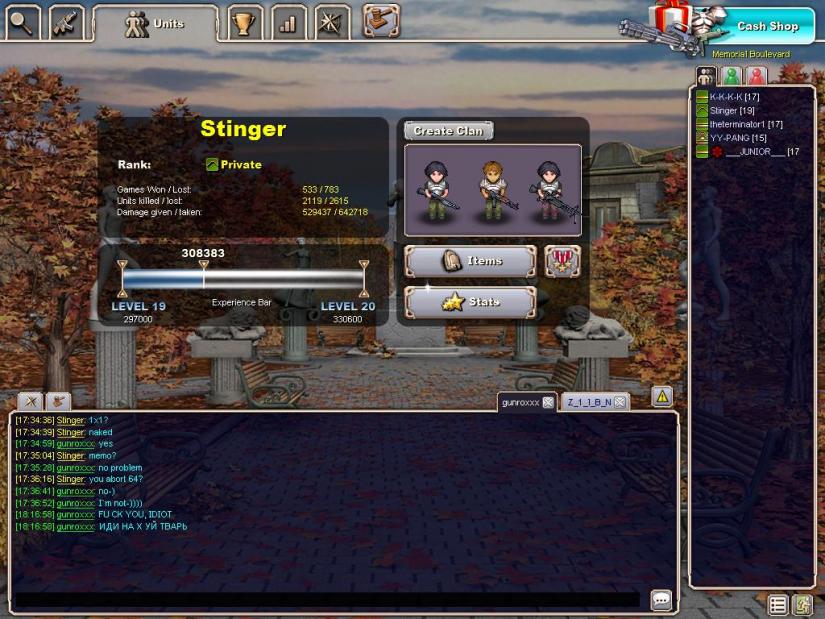This screenshot has height=619, width=825.
Task: Switch to the green friends list tab
Action: pyautogui.click(x=732, y=76)
